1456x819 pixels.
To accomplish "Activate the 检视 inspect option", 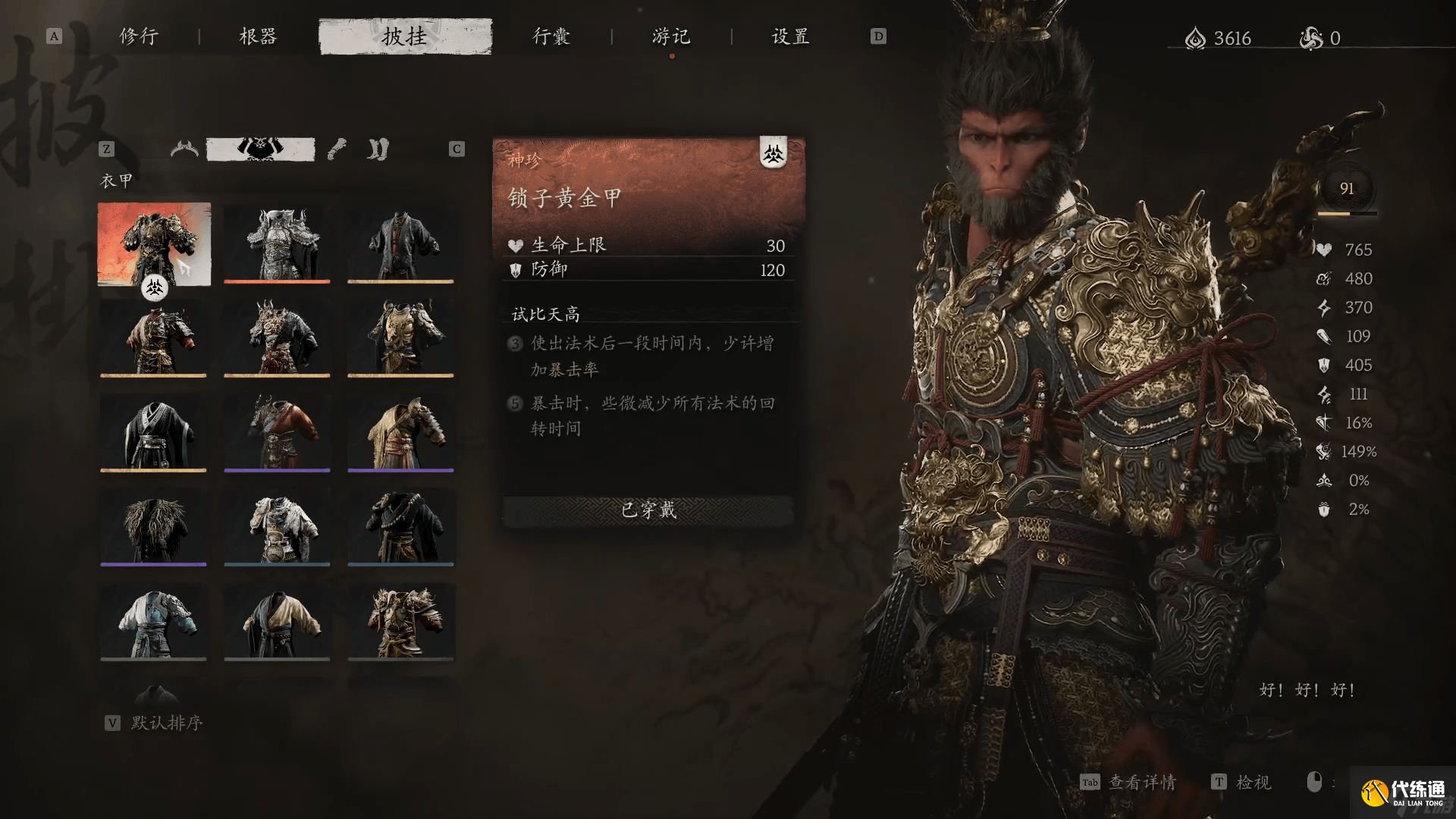I will tap(1253, 782).
